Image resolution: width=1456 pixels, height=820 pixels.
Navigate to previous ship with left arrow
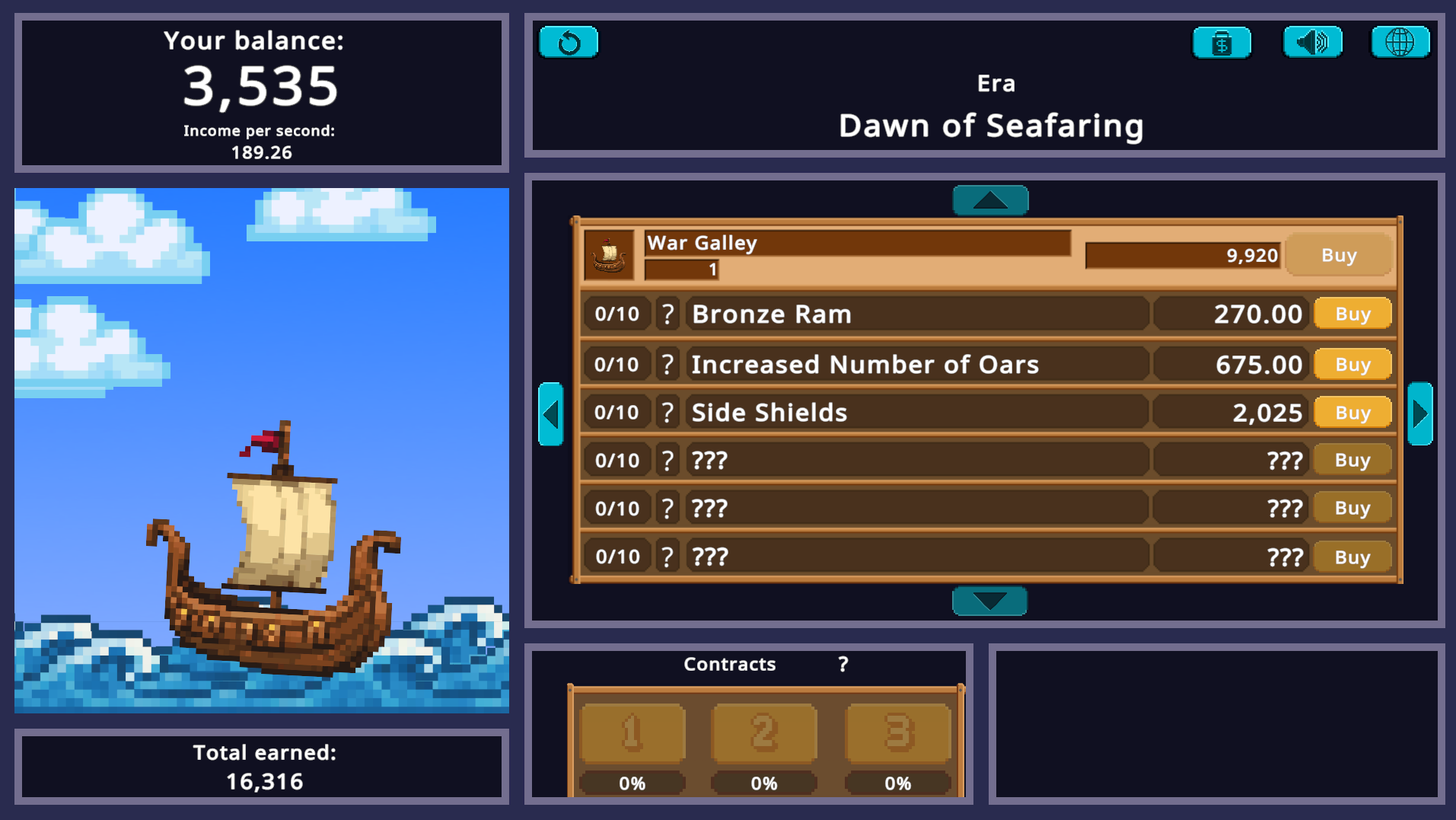pyautogui.click(x=551, y=414)
